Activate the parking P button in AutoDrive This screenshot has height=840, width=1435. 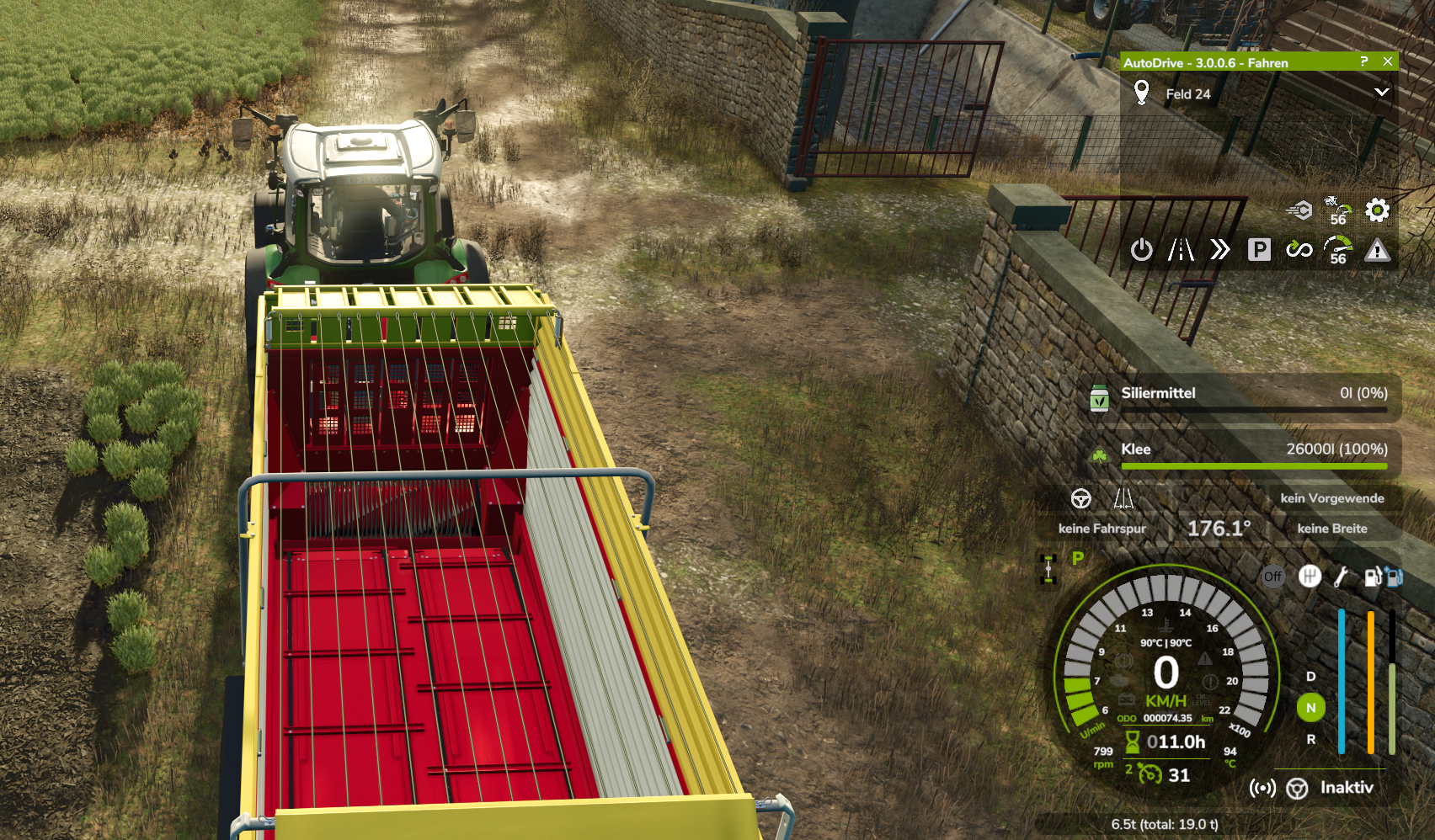click(x=1259, y=250)
